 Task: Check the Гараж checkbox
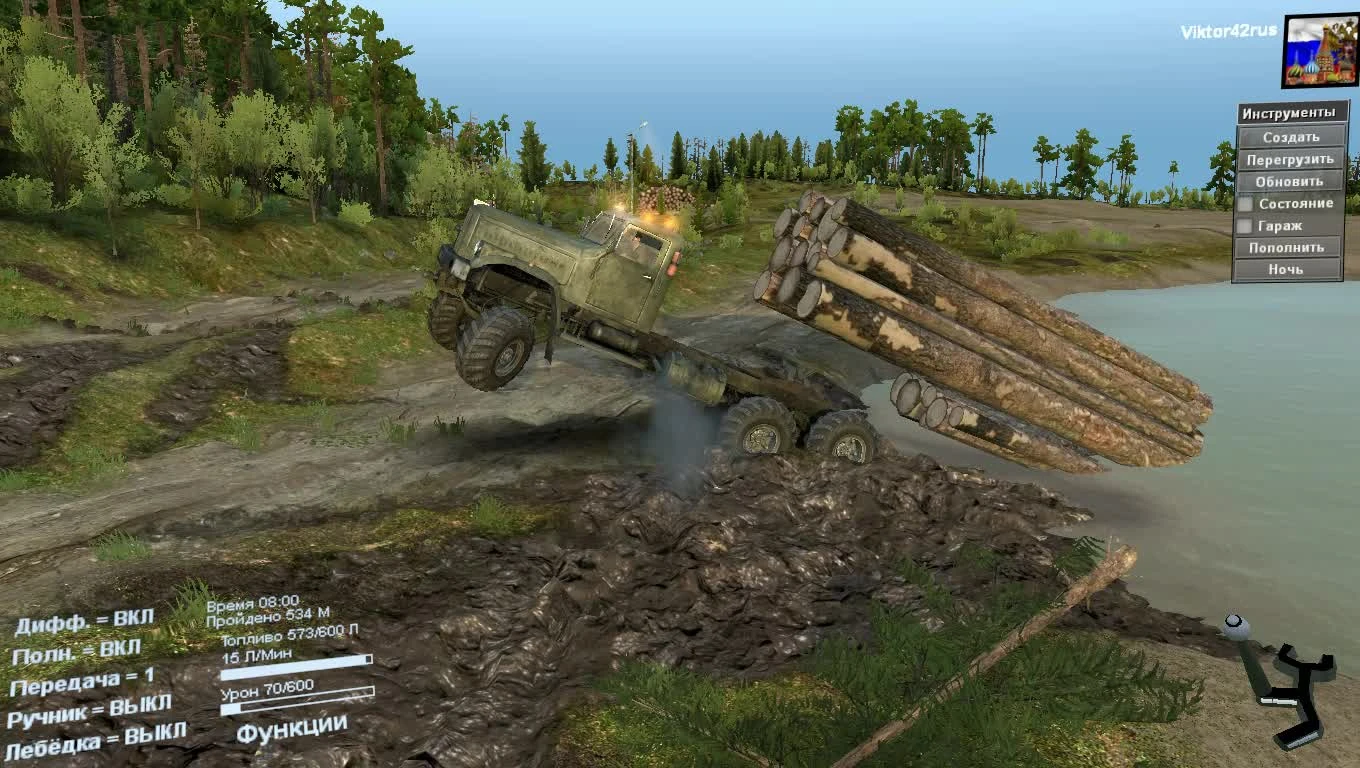1245,226
